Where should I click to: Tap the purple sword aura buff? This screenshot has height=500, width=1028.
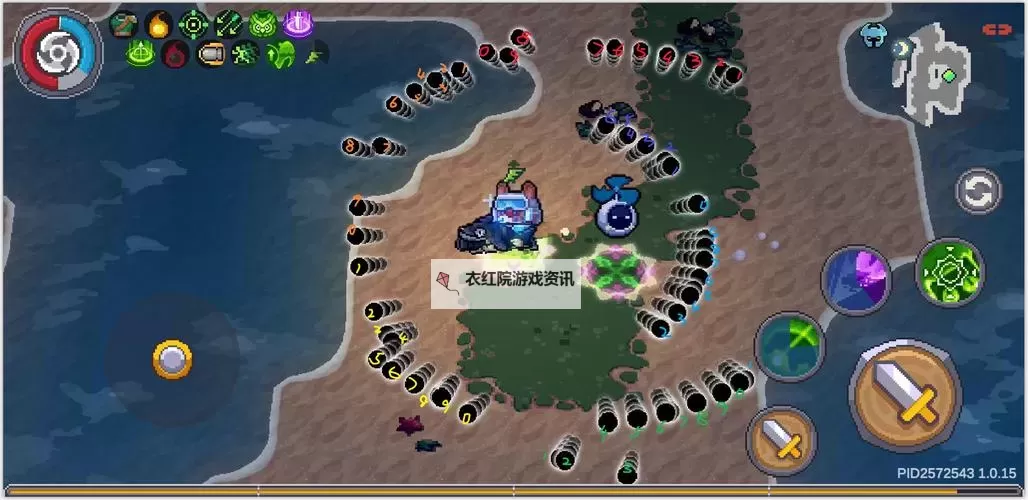297,24
